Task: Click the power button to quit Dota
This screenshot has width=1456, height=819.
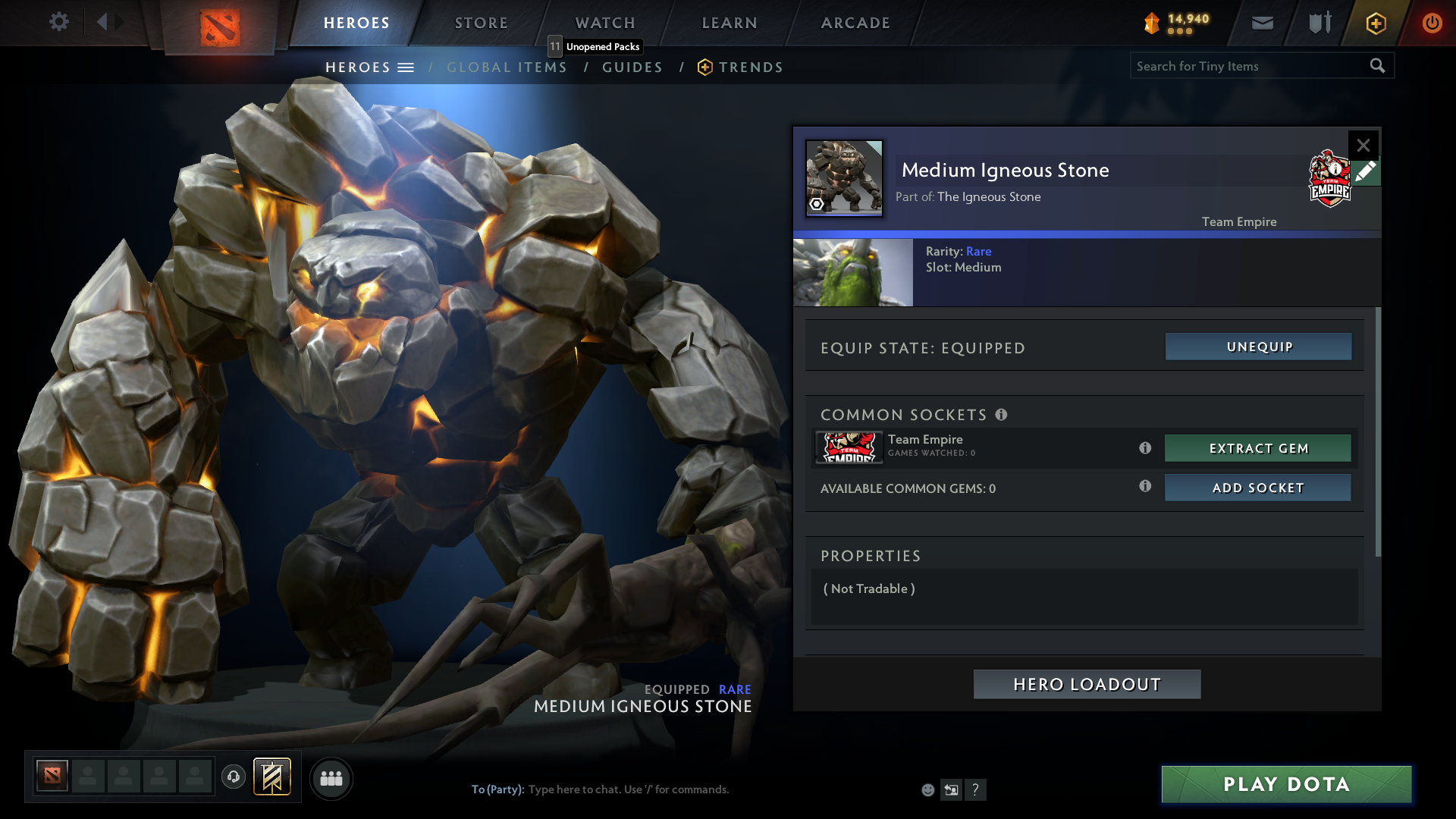Action: (x=1432, y=23)
